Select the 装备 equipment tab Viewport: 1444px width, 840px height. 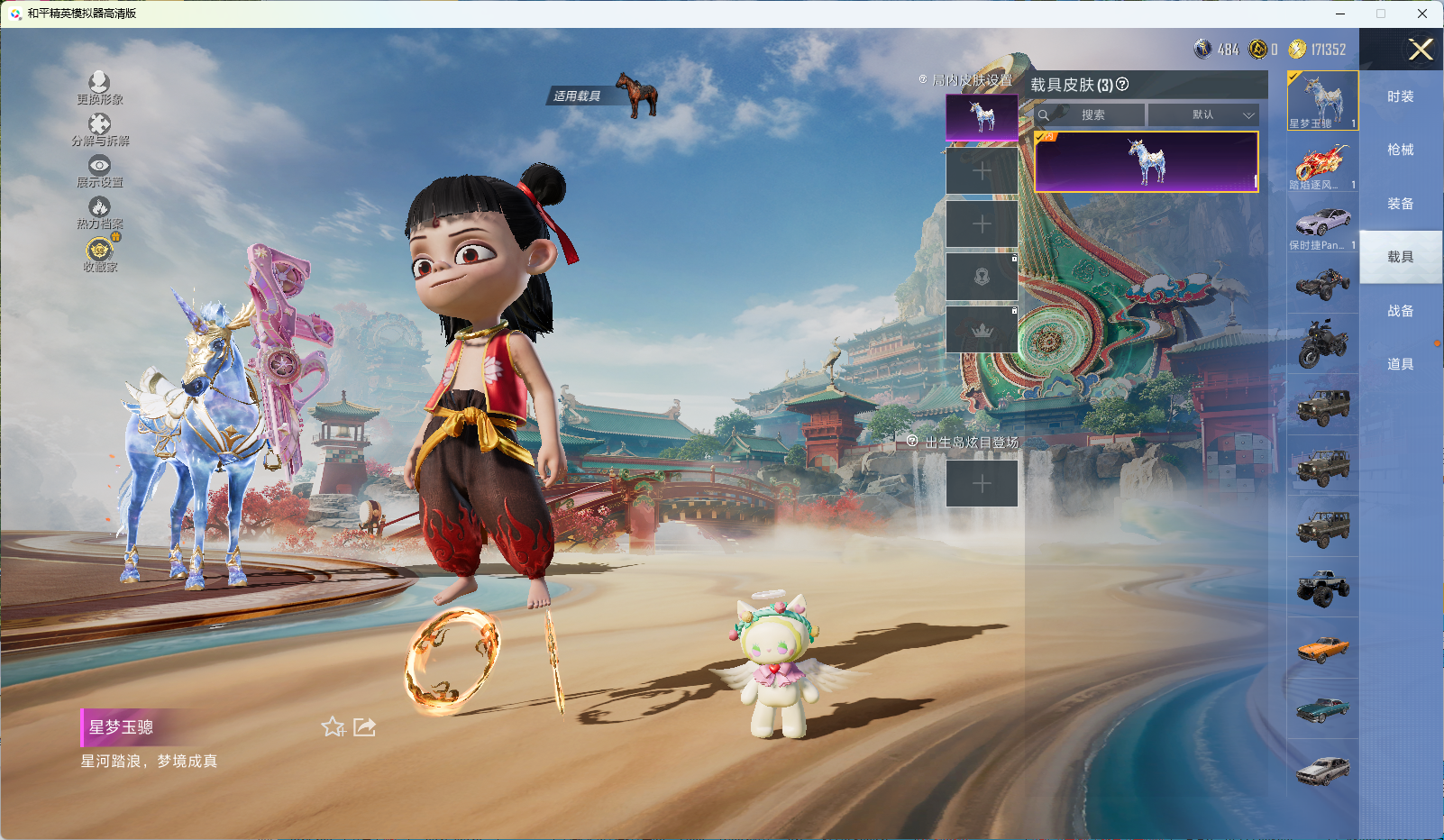point(1400,204)
